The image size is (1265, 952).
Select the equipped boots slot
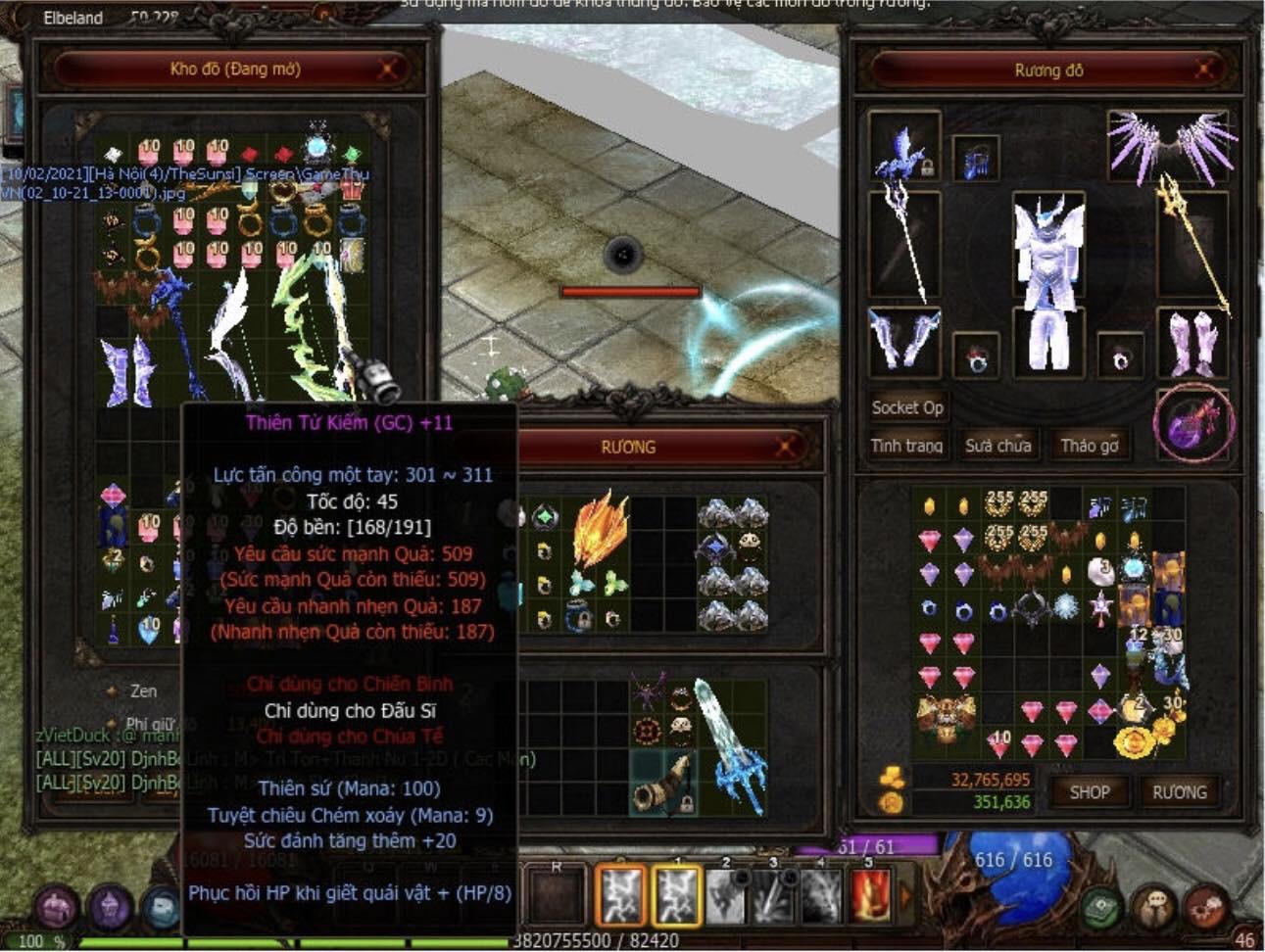1192,343
